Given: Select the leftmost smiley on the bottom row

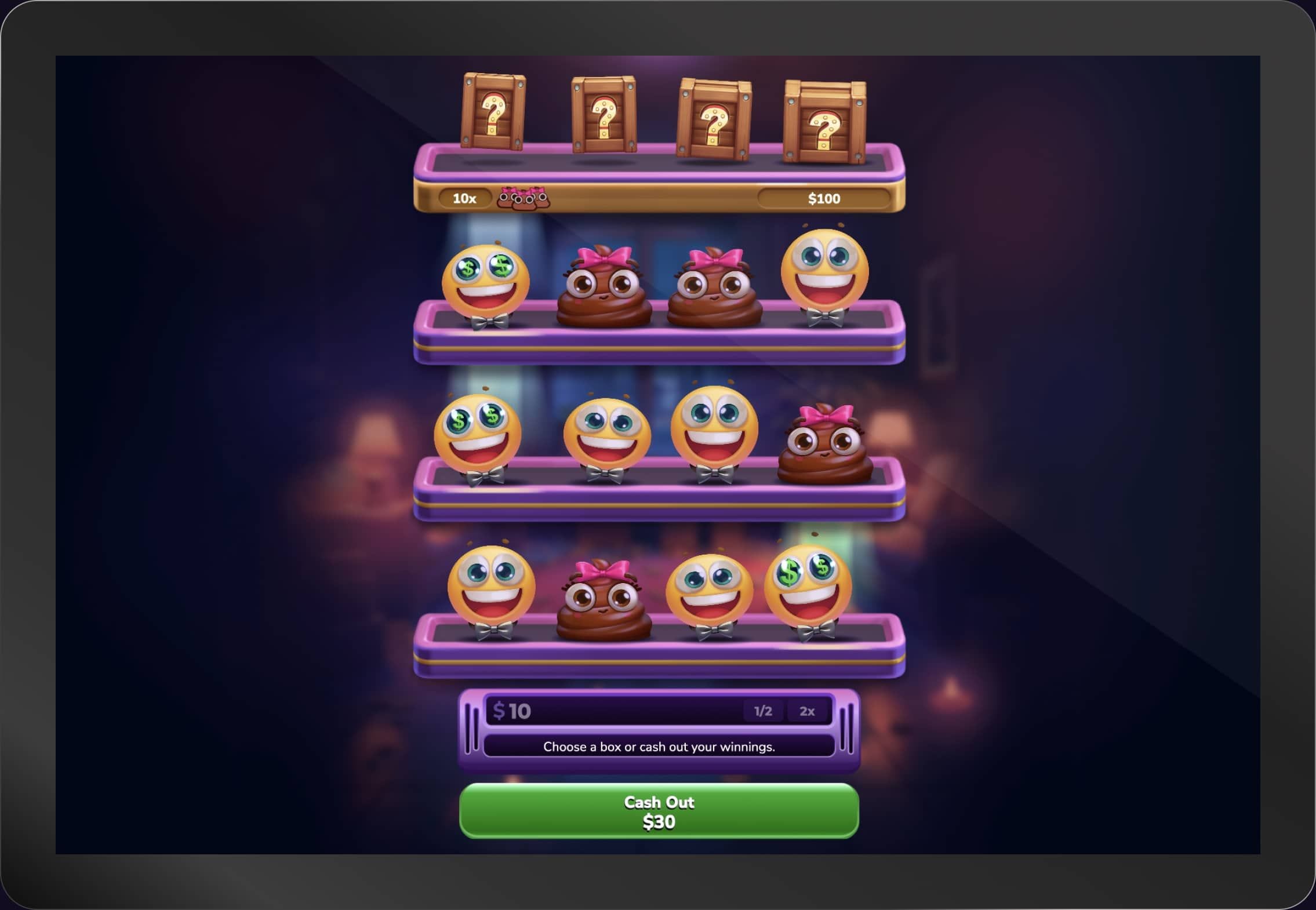Looking at the screenshot, I should (x=493, y=585).
